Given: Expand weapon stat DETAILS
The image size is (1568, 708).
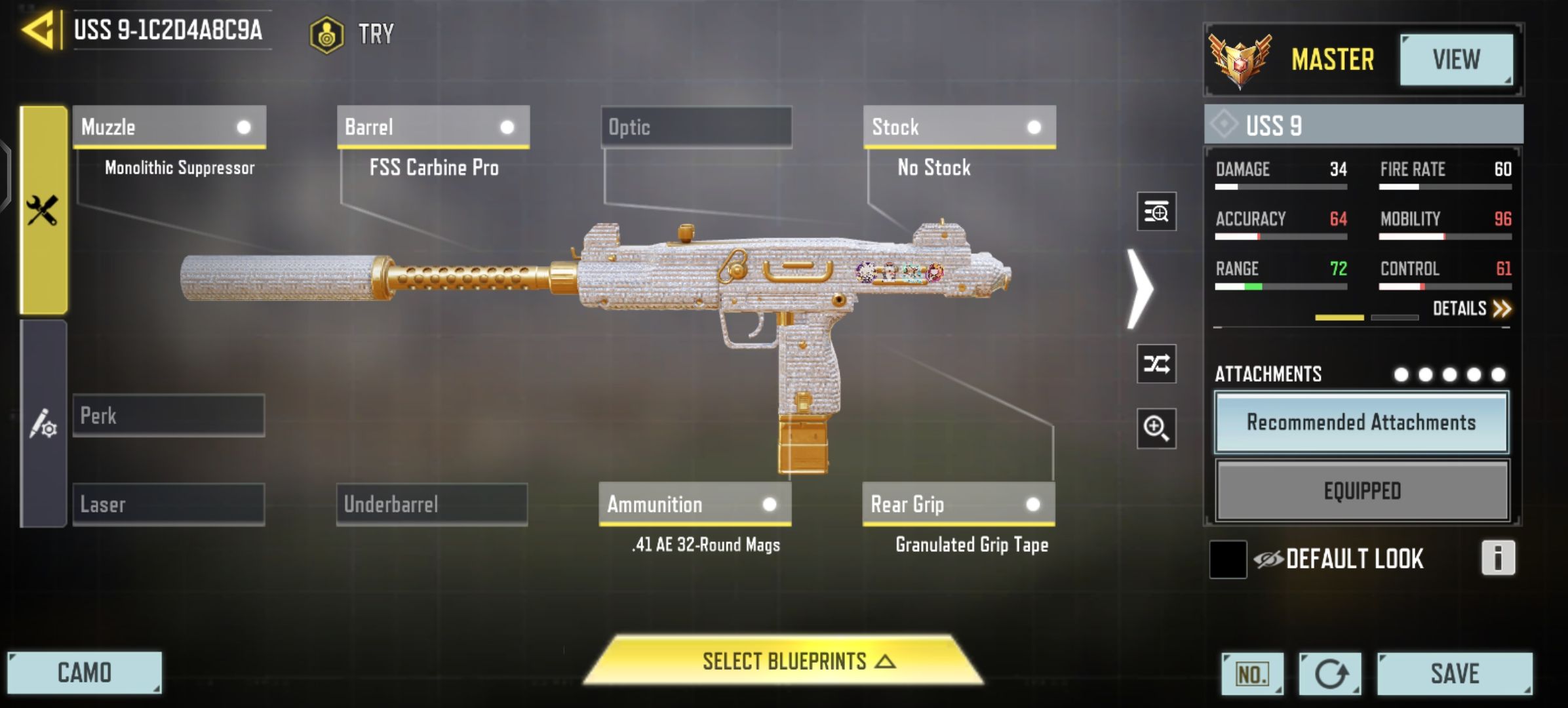Looking at the screenshot, I should 1471,309.
